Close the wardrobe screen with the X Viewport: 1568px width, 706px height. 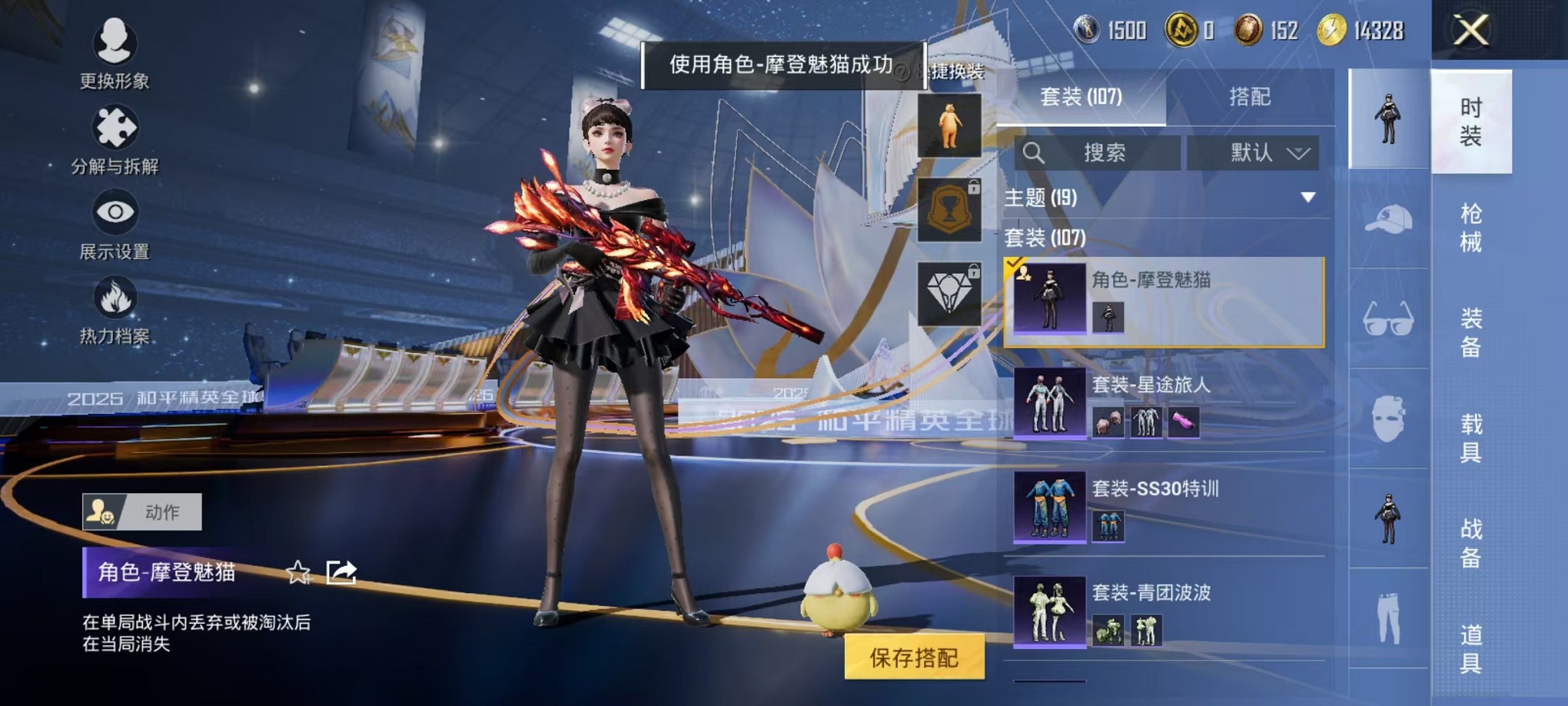(x=1470, y=31)
